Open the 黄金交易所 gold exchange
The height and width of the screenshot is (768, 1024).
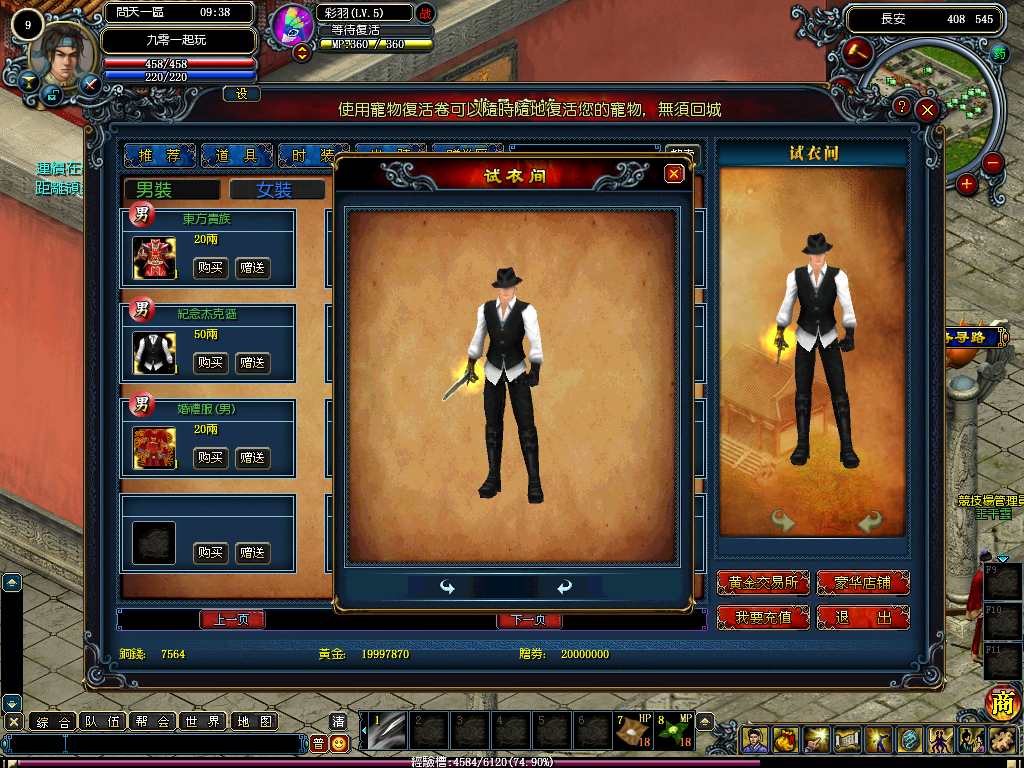click(763, 583)
